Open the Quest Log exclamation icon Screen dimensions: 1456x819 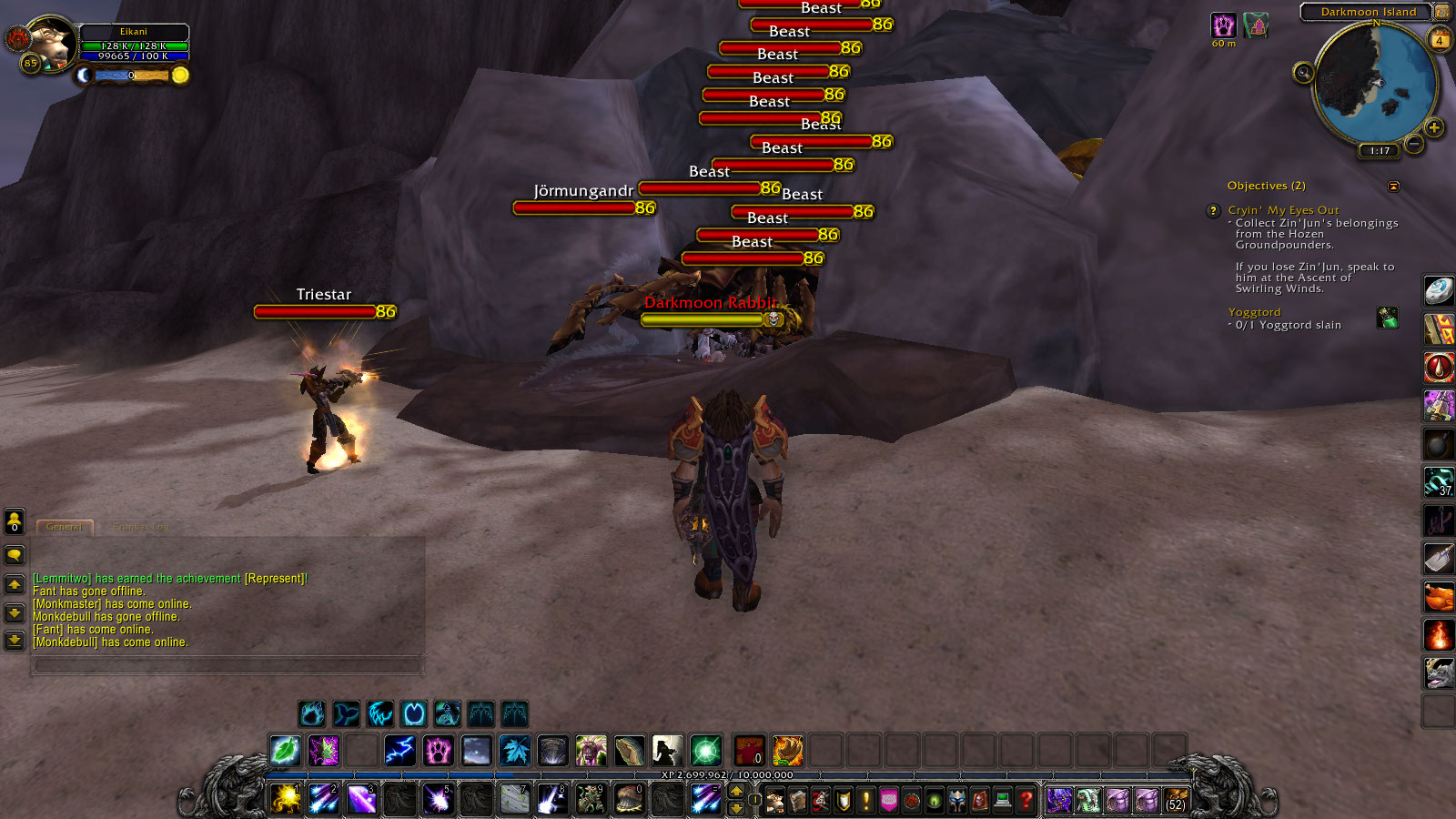tap(865, 802)
